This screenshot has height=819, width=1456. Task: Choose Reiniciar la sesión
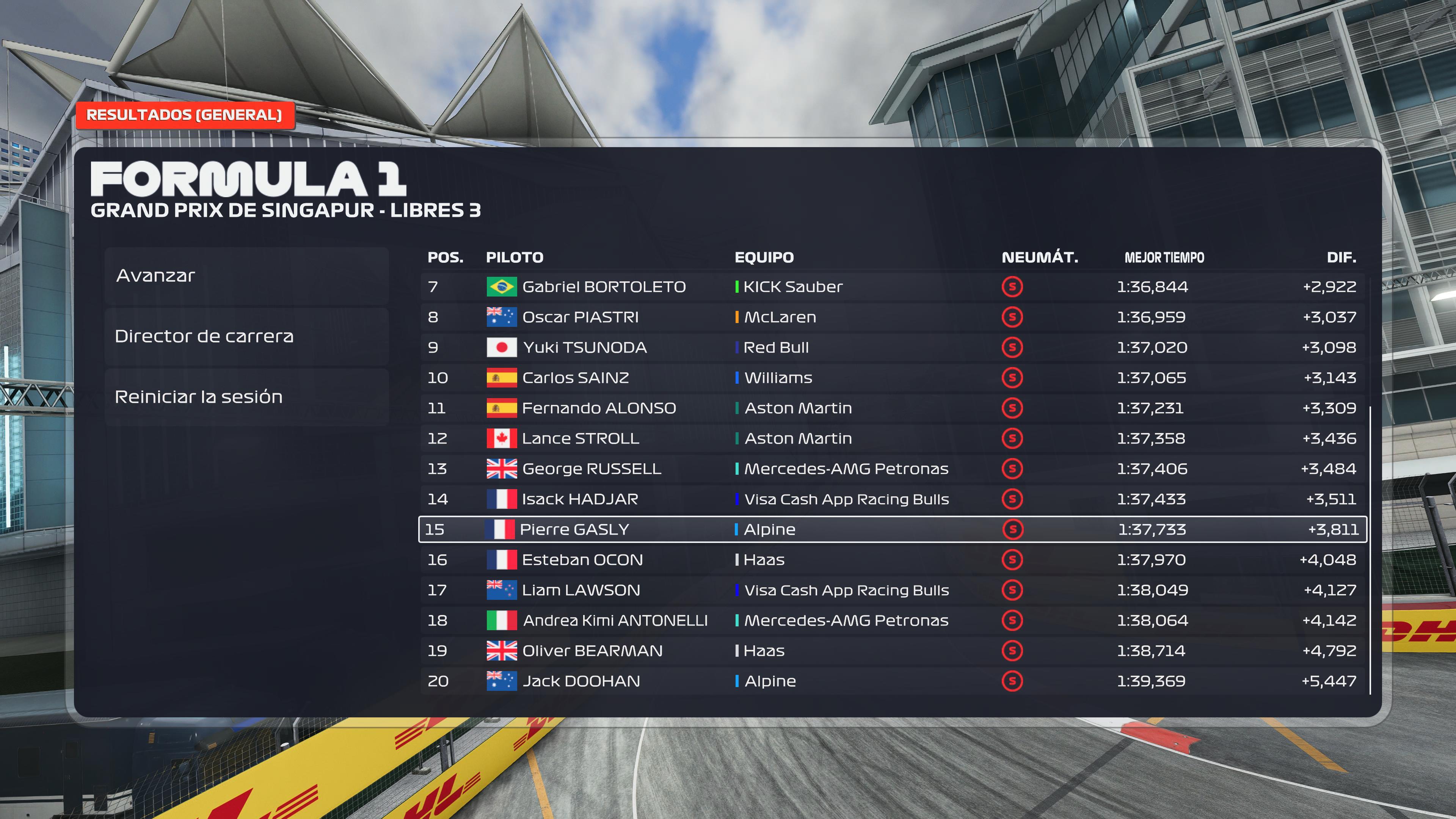coord(246,397)
